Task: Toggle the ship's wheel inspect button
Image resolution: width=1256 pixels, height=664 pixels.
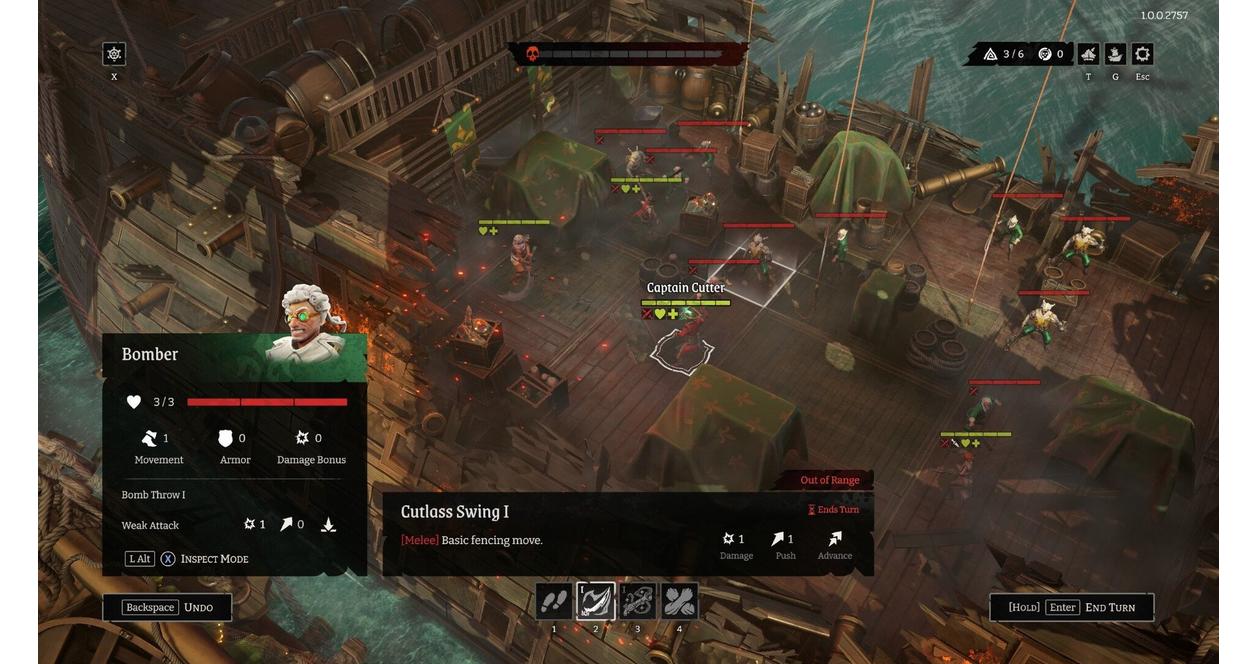Action: click(114, 54)
